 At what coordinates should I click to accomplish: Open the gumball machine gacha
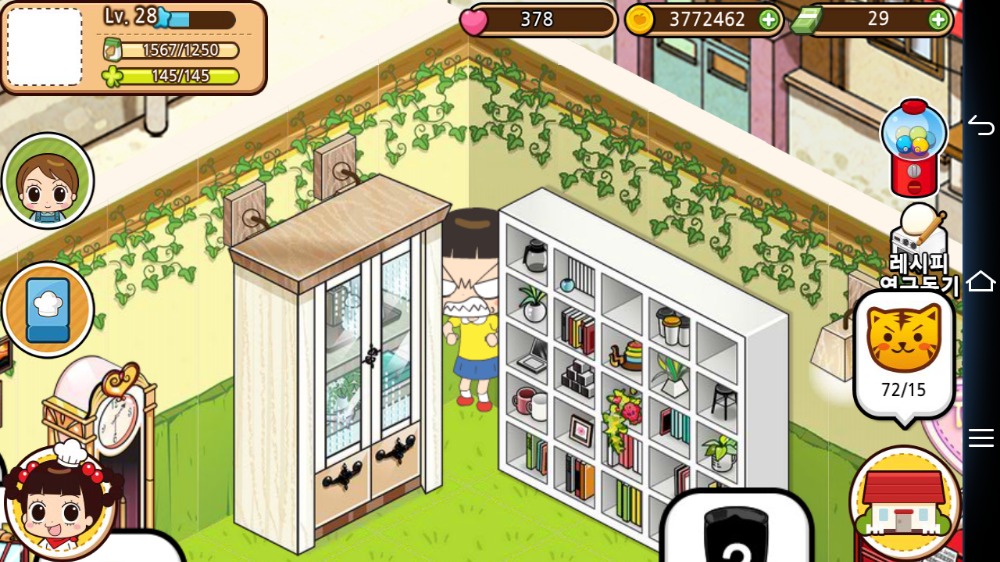pyautogui.click(x=912, y=147)
